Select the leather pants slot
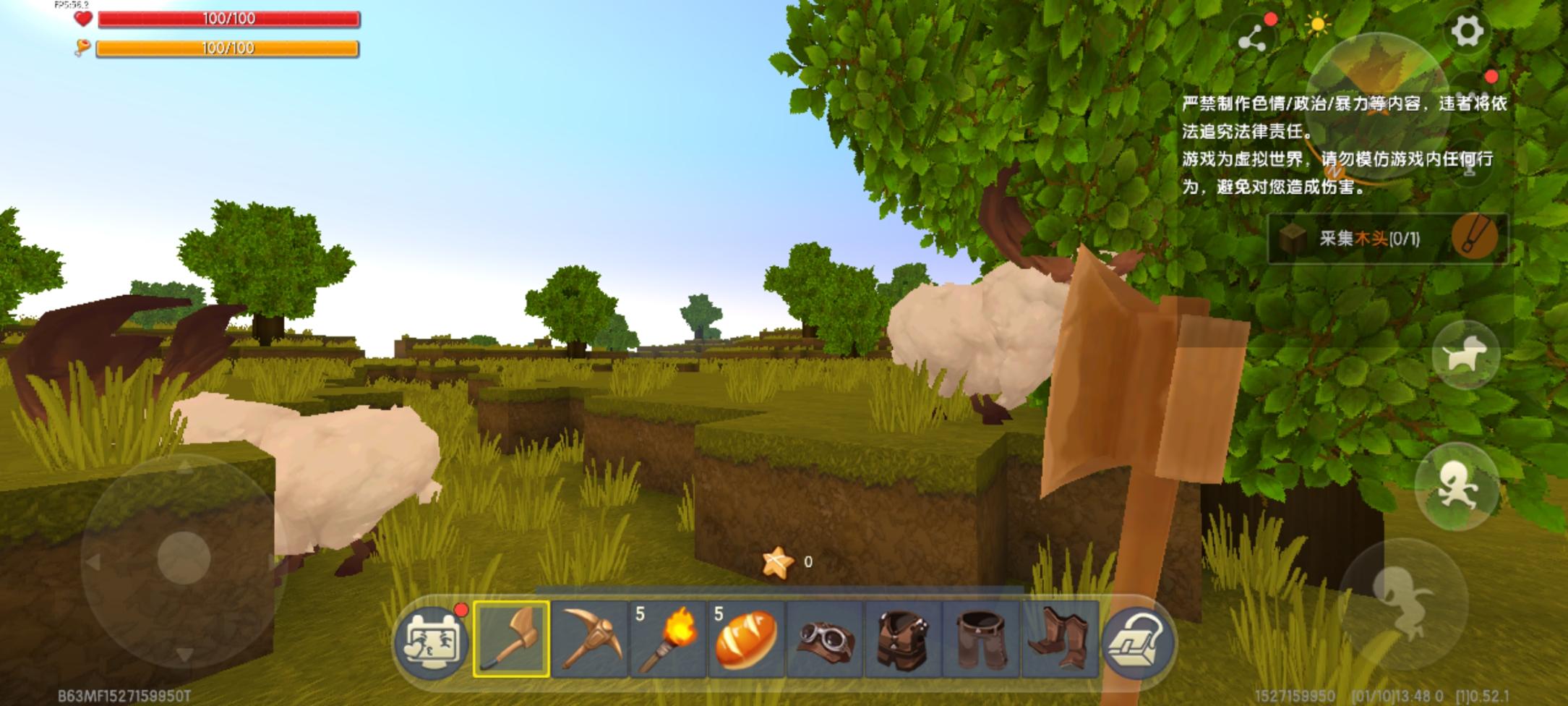The height and width of the screenshot is (706, 1568). click(x=981, y=639)
